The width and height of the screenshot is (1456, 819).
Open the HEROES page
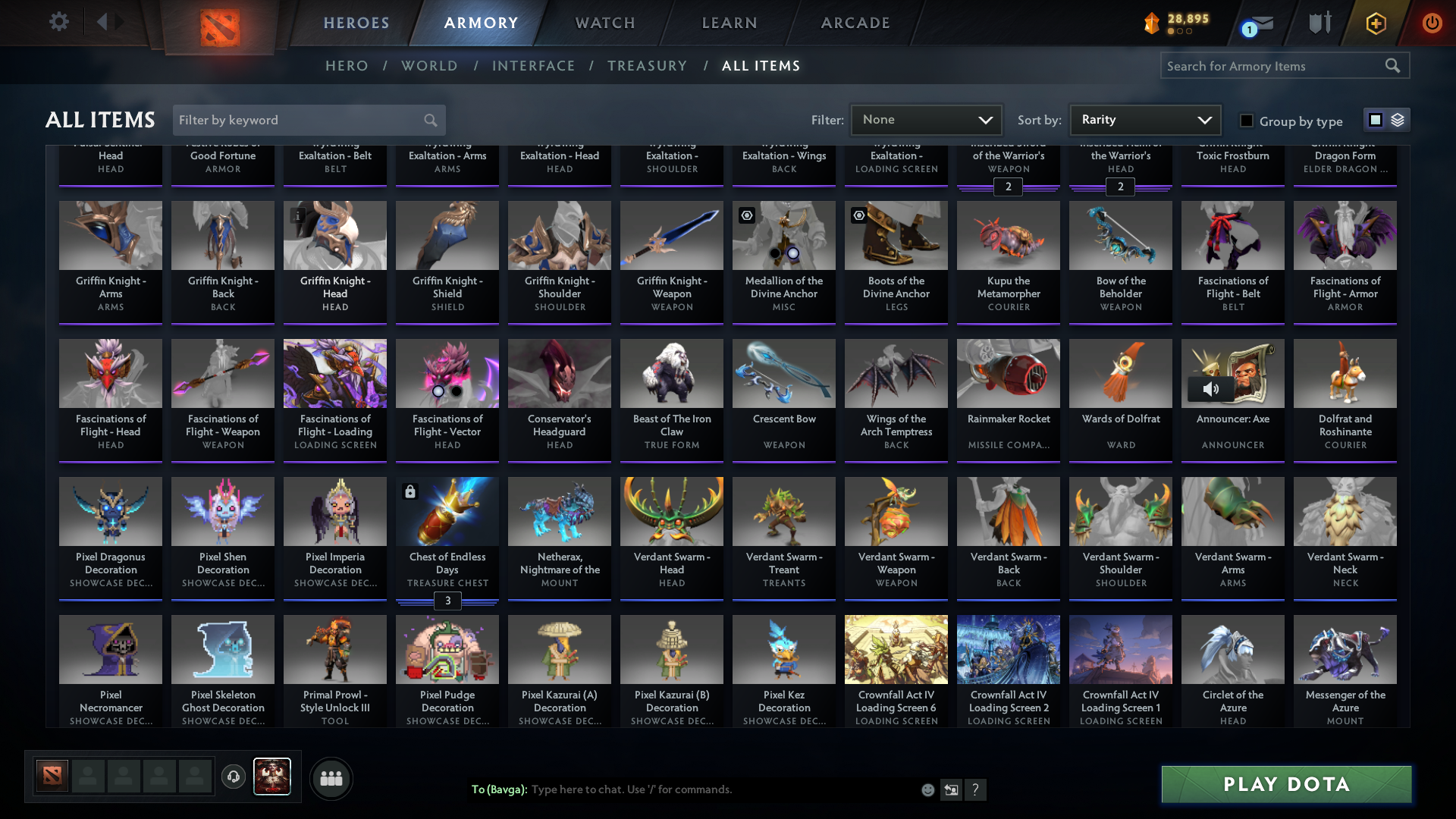(x=356, y=23)
